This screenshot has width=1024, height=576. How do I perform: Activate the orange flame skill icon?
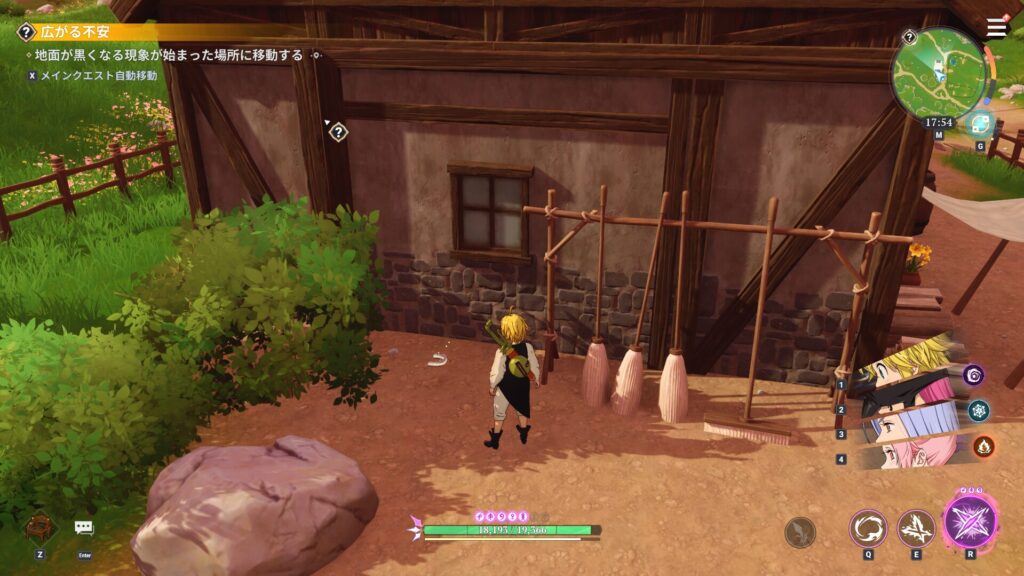coord(983,446)
